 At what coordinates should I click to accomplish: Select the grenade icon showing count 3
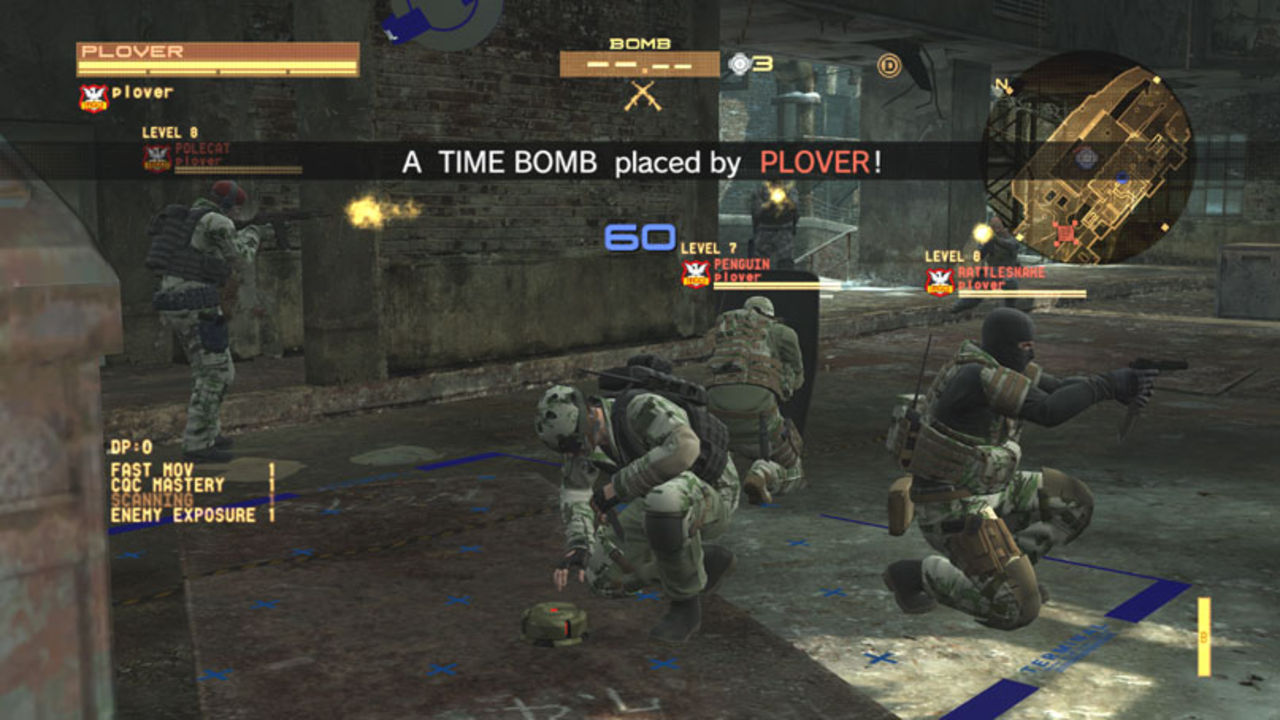click(x=741, y=62)
